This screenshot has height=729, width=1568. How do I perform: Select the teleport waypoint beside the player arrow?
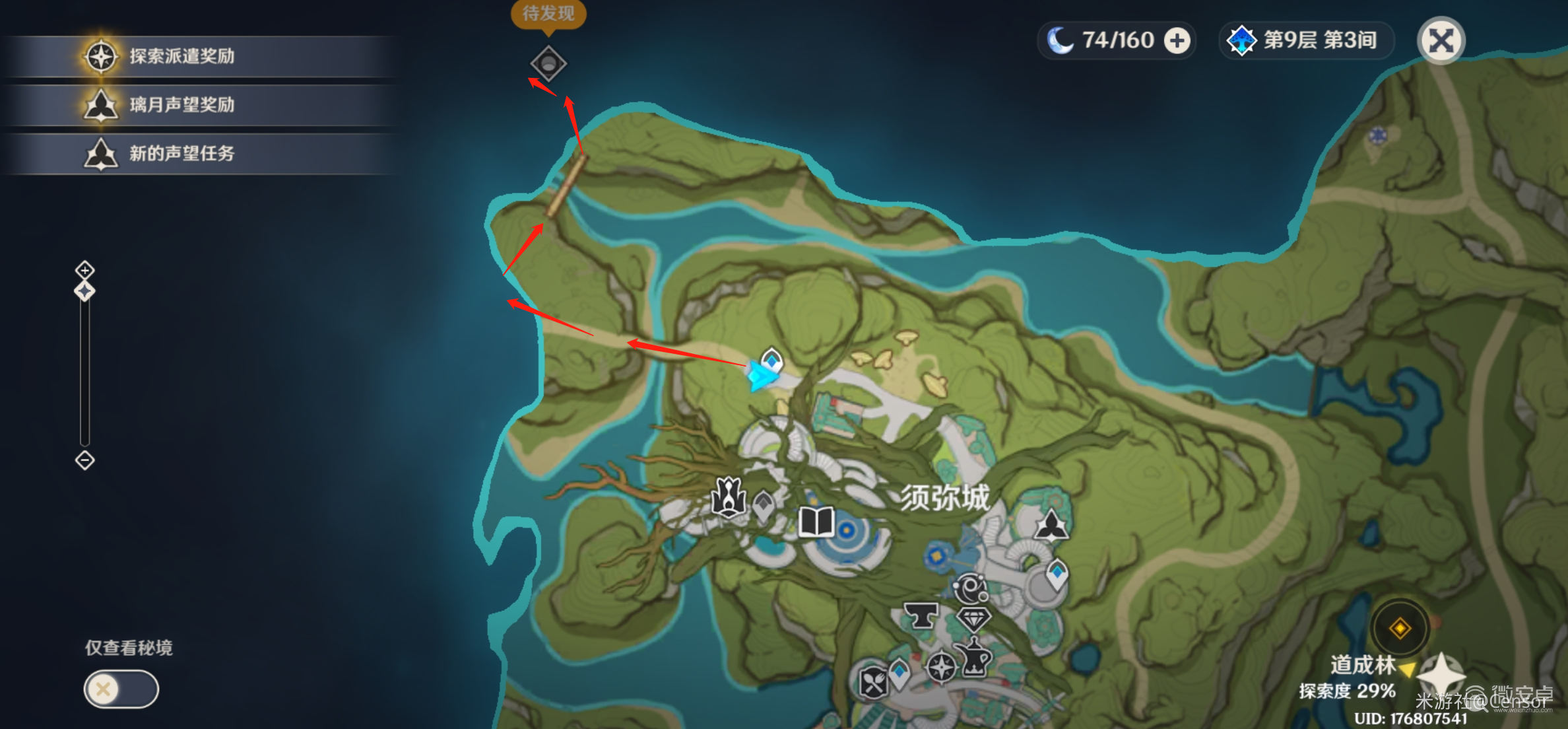771,360
